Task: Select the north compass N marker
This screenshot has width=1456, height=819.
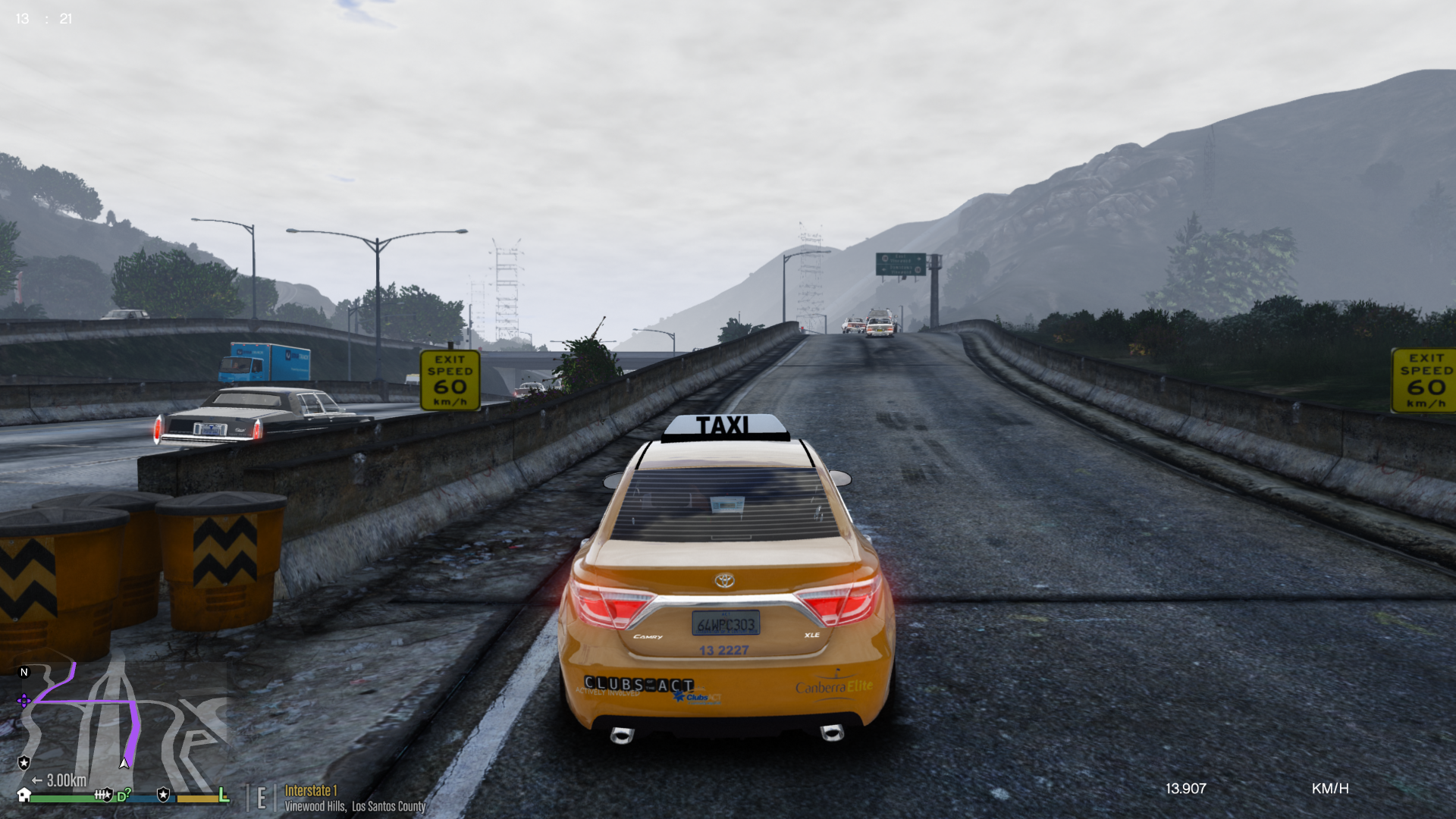Action: [x=24, y=672]
